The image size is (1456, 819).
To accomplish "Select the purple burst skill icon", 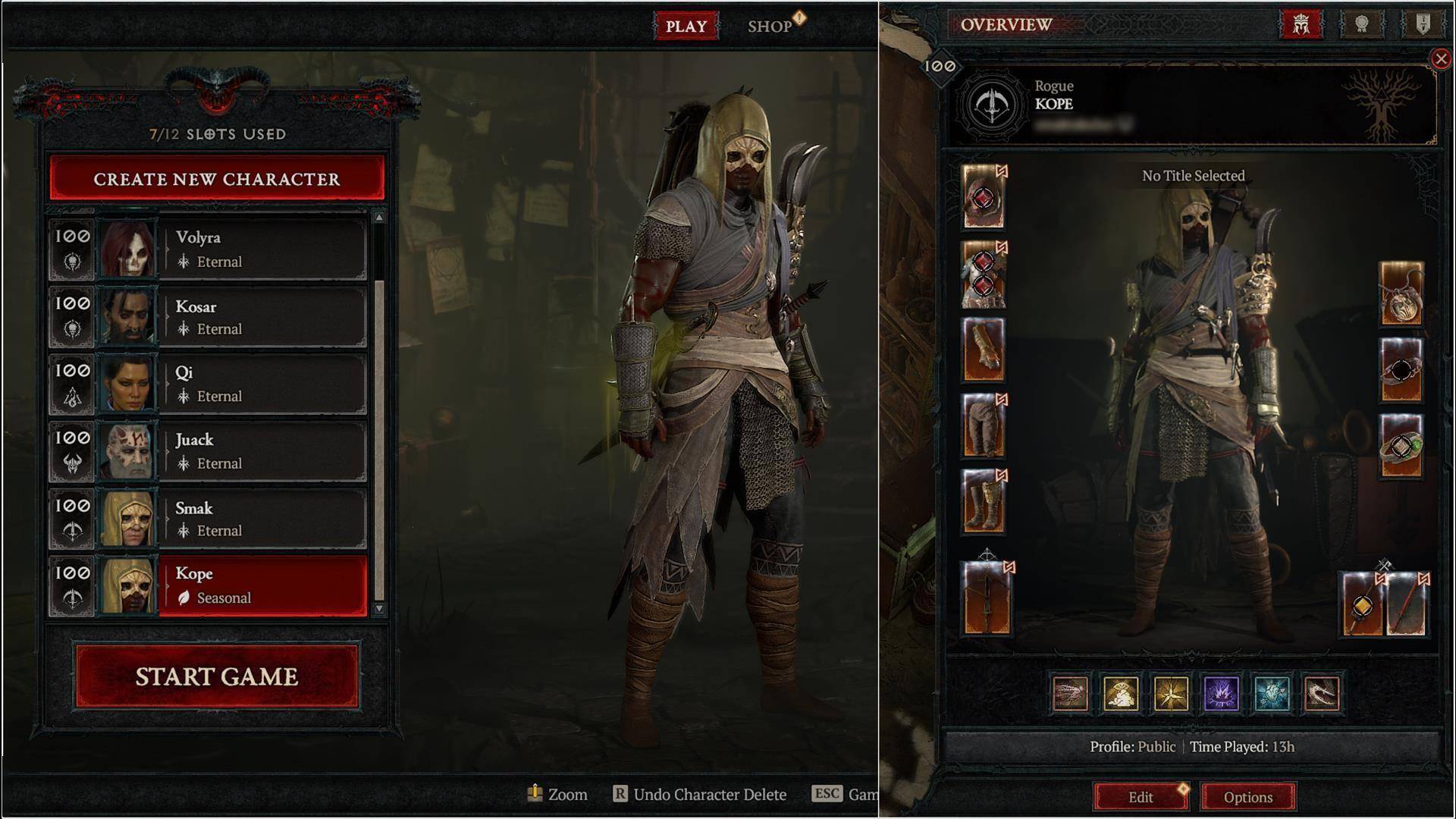I will [x=1222, y=693].
